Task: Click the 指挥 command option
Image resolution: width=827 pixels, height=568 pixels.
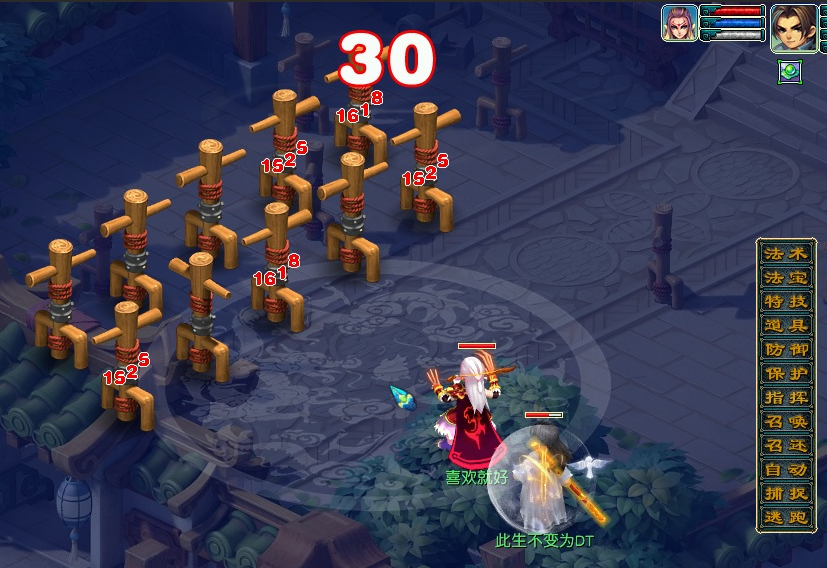Action: [x=785, y=397]
